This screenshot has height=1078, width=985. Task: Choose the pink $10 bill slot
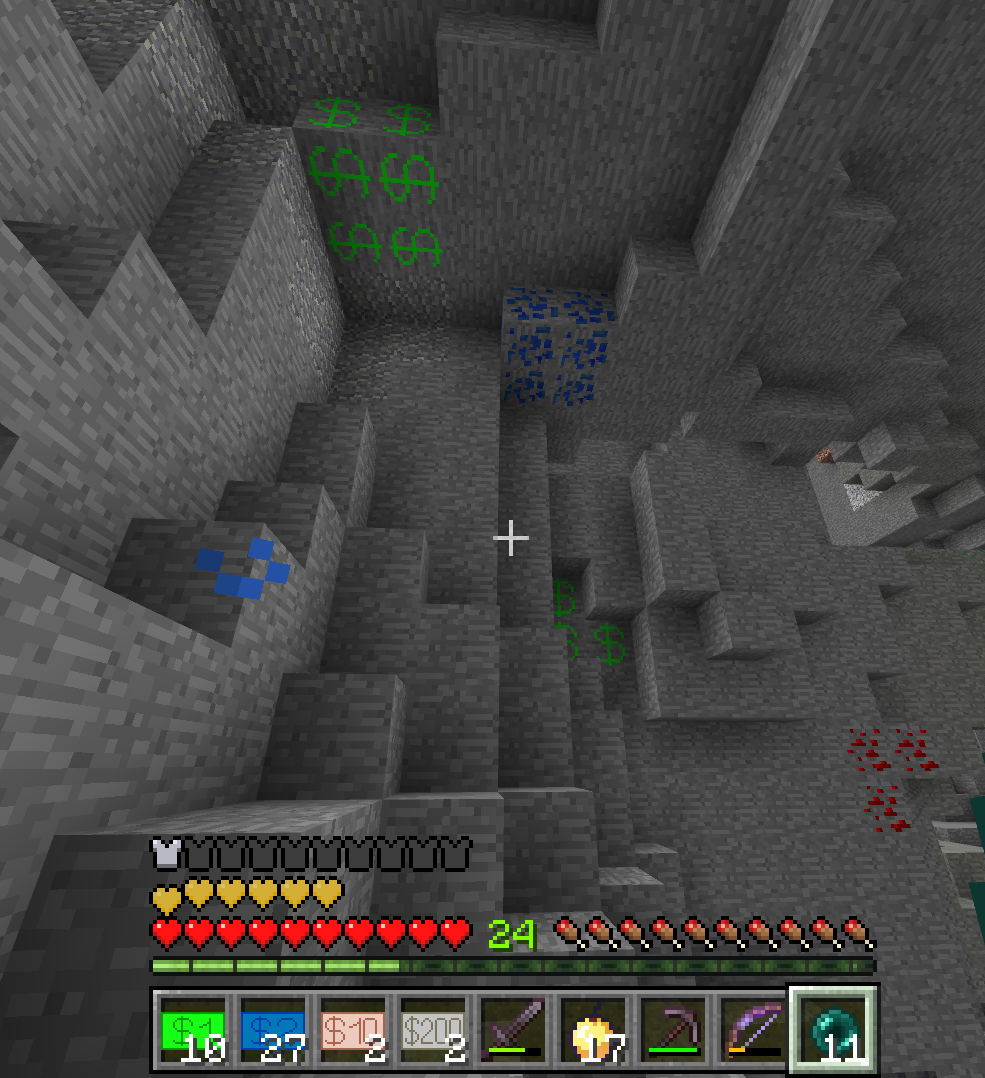353,1030
